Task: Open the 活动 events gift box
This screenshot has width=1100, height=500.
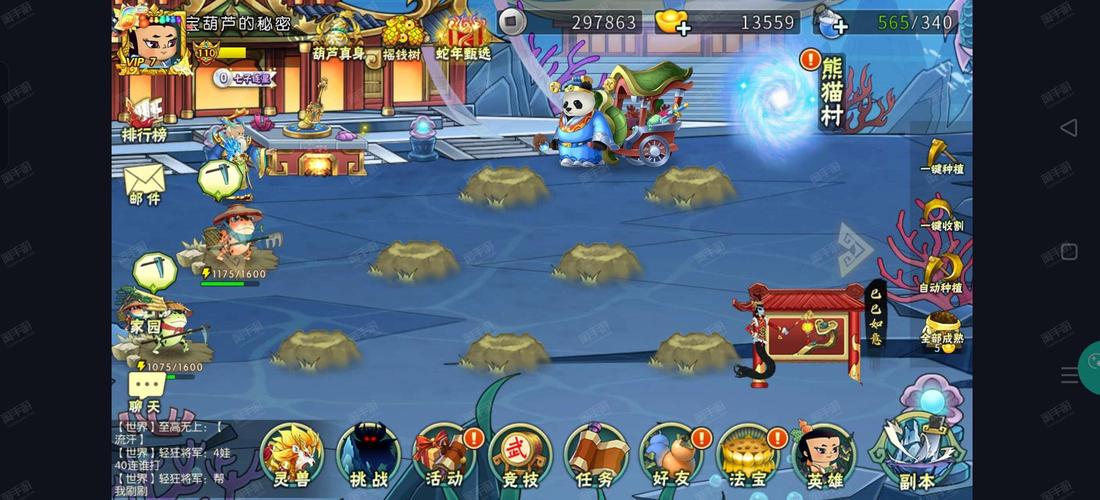Action: (x=443, y=455)
